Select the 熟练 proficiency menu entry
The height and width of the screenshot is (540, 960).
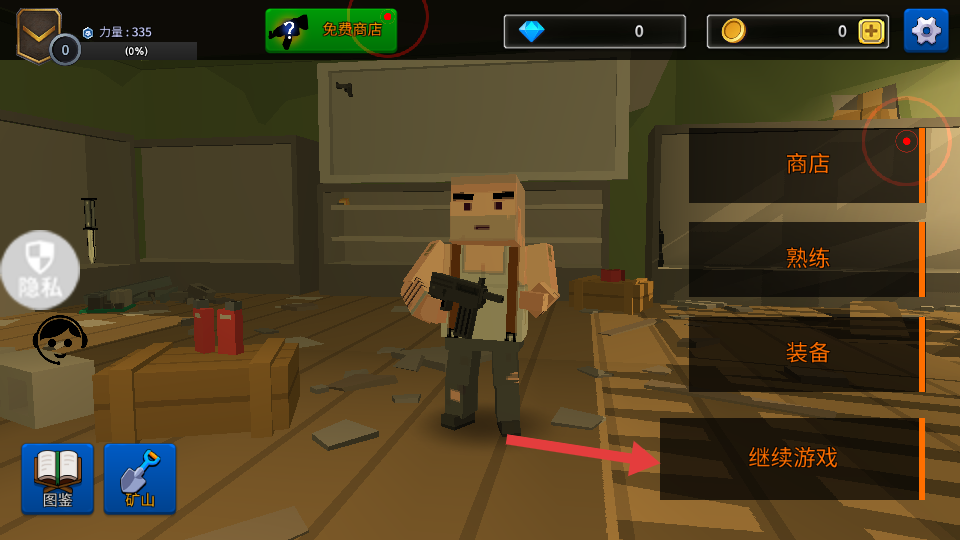click(806, 258)
